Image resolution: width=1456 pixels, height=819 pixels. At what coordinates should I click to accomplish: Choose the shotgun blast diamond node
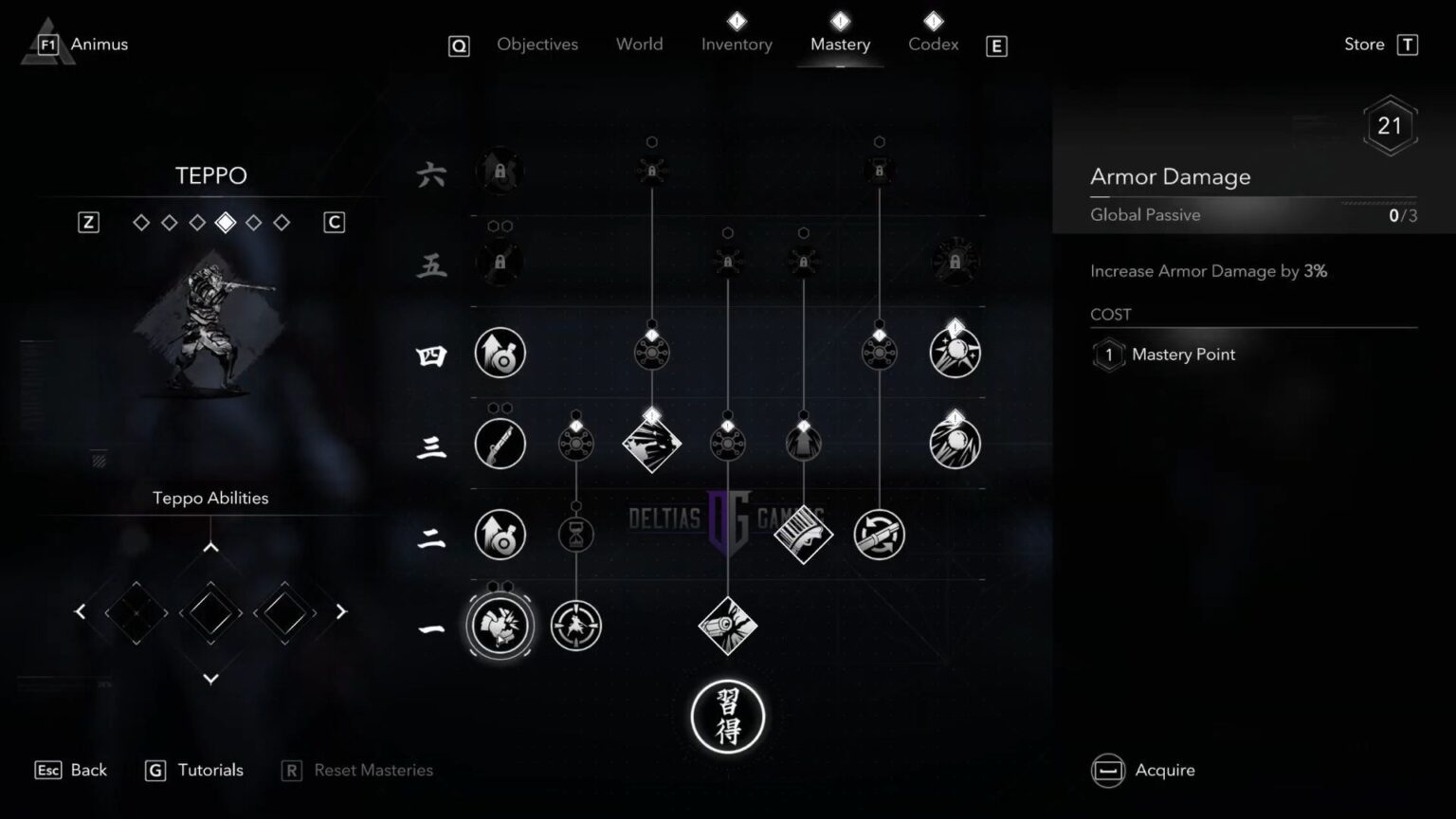804,535
